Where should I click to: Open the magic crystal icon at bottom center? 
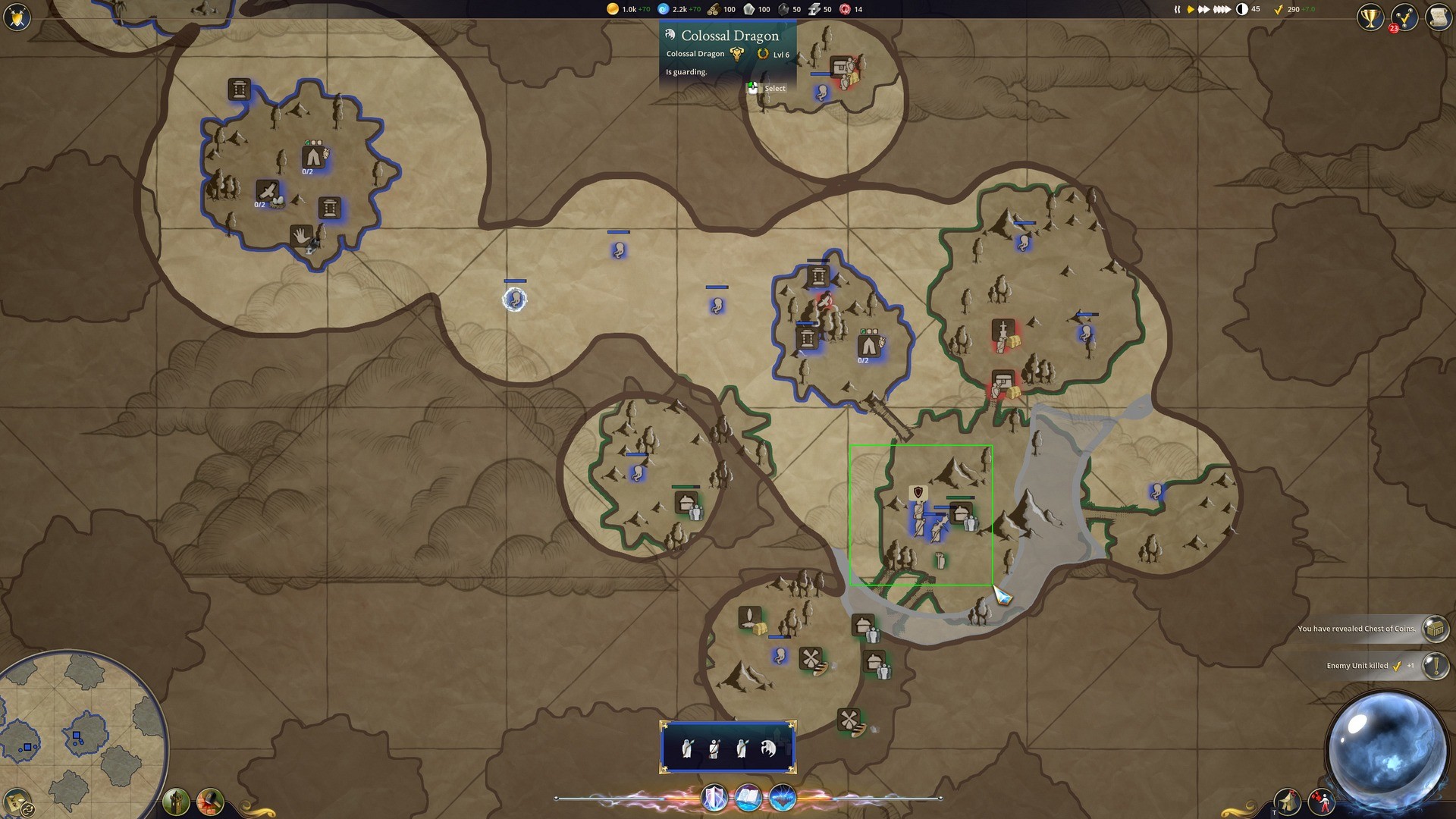click(x=784, y=797)
